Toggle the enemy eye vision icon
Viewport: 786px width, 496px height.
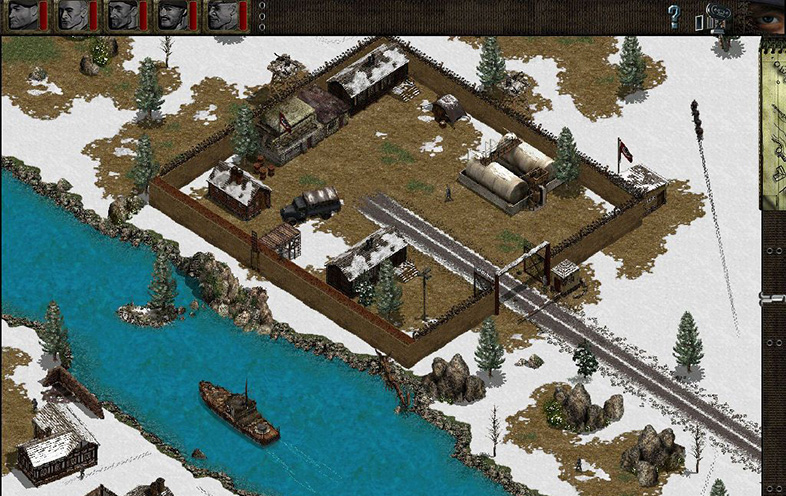click(x=766, y=17)
